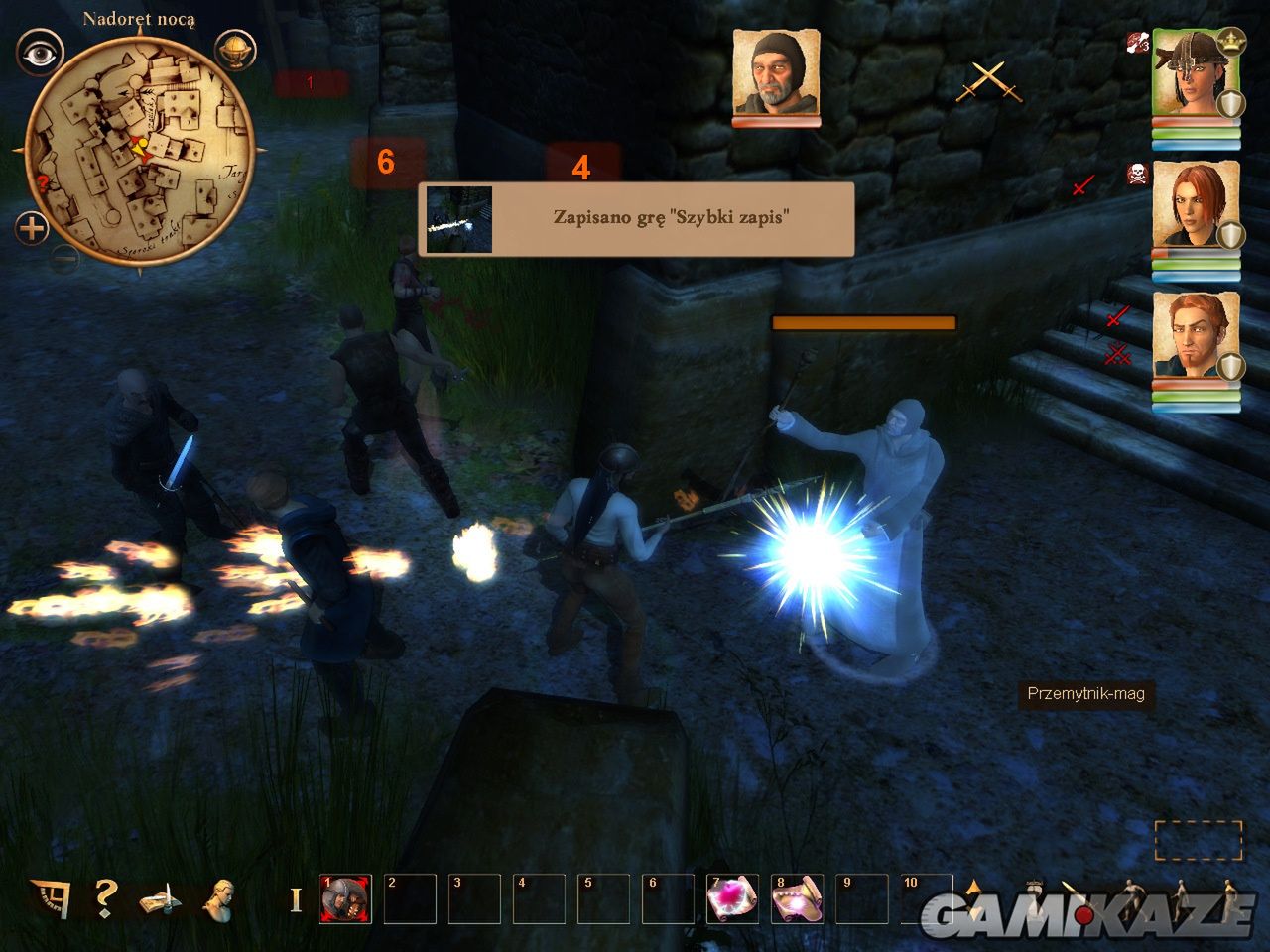
Task: Use the helmeted fighter ability in slot 1
Action: [x=345, y=899]
